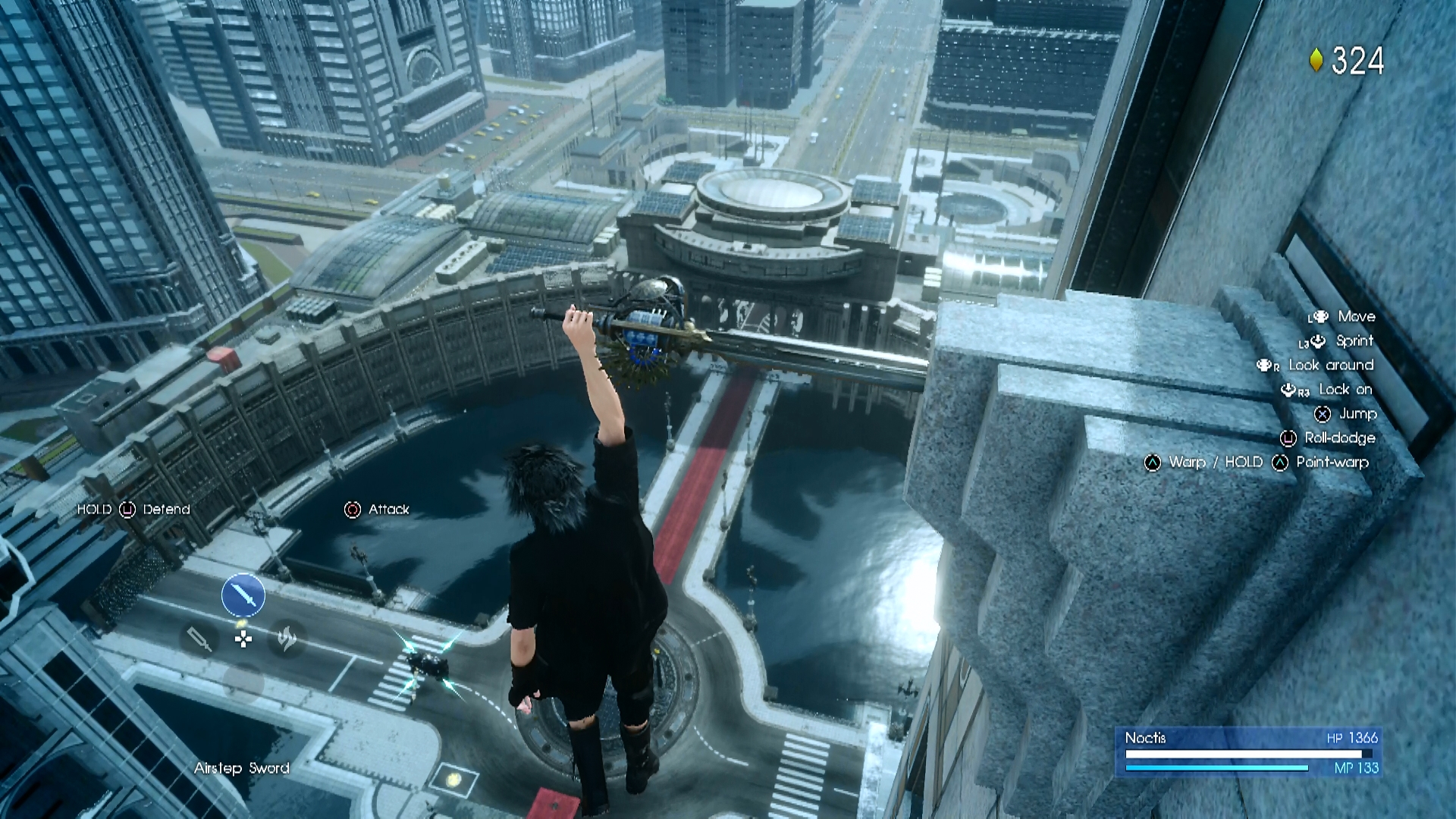Switch to the greatsword weapon slot
Image resolution: width=1456 pixels, height=819 pixels.
[x=199, y=639]
